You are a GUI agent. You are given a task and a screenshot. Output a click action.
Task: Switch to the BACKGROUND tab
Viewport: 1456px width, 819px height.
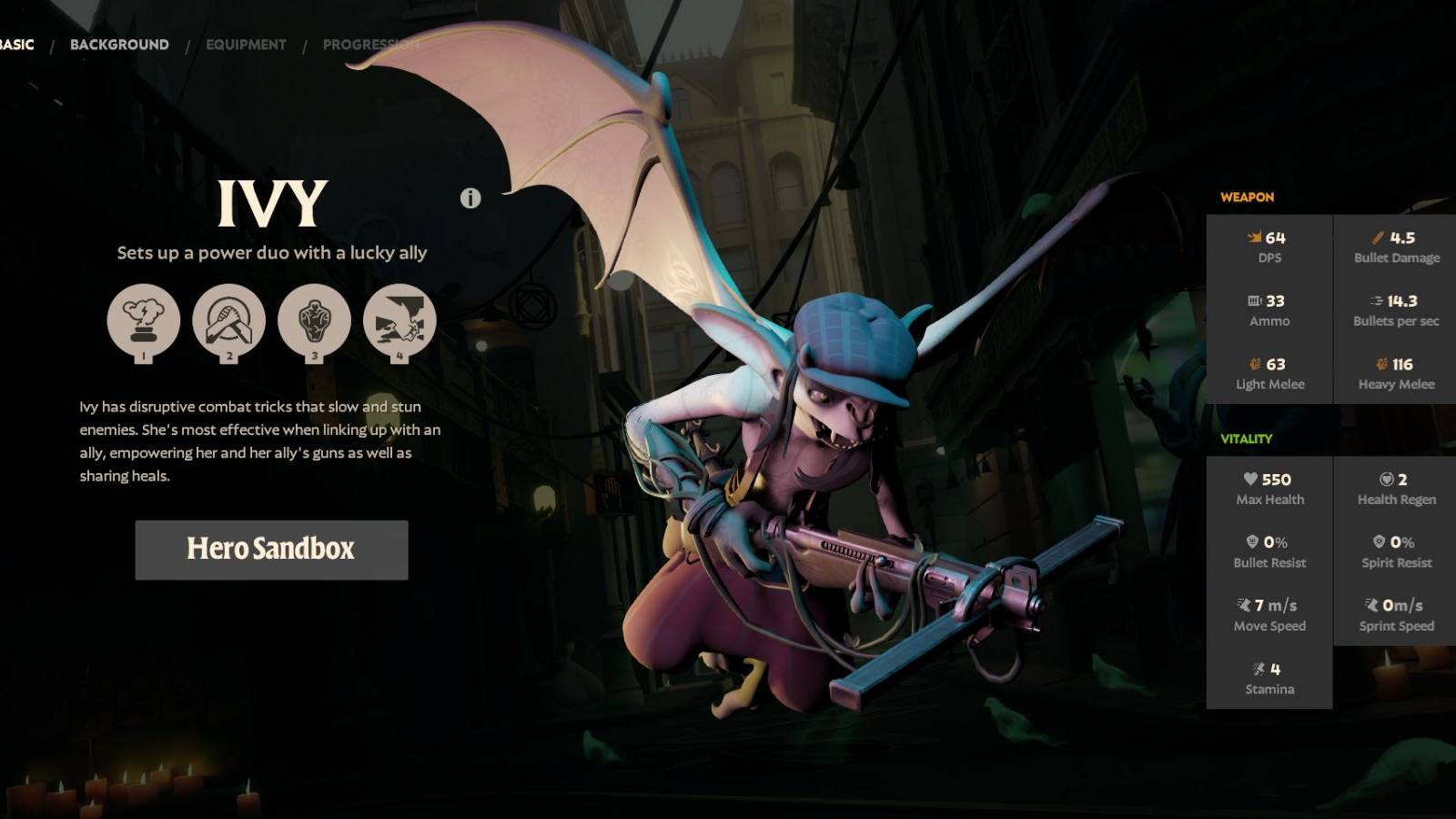pos(119,43)
